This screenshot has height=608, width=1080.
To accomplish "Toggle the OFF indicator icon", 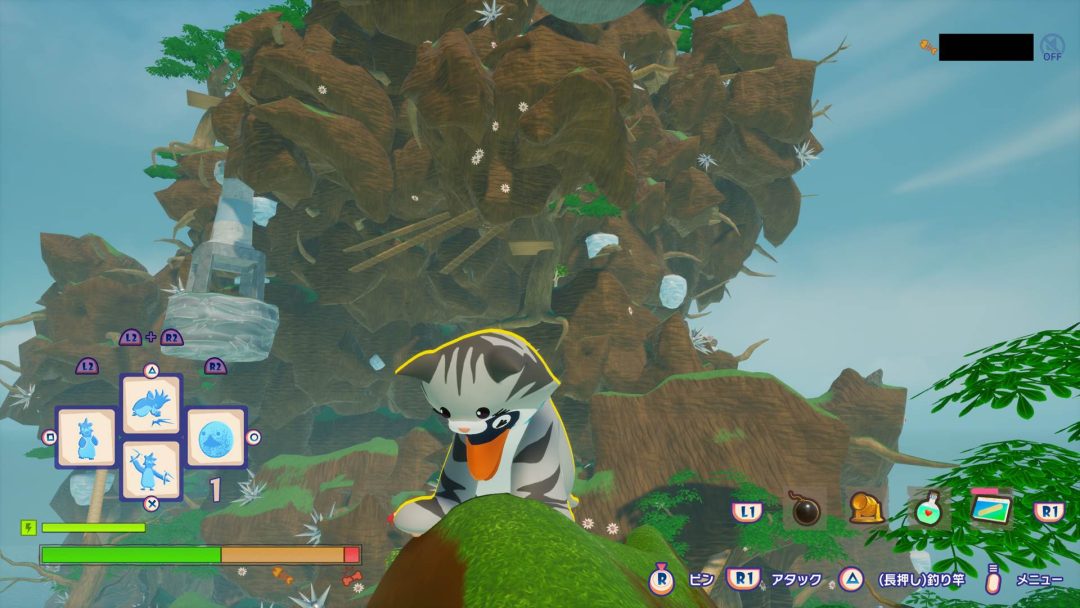I will pos(1052,46).
